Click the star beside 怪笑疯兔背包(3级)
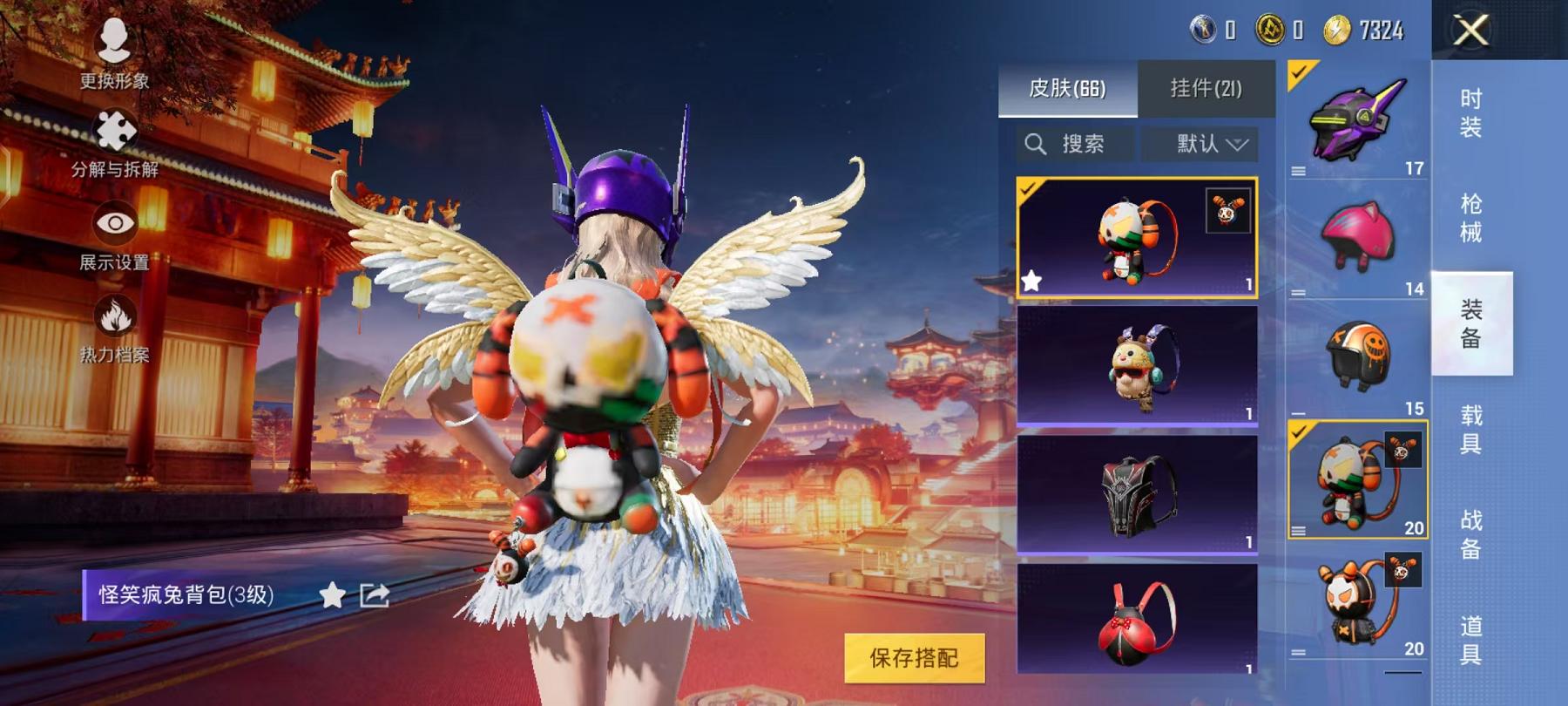The image size is (1568, 706). [332, 596]
